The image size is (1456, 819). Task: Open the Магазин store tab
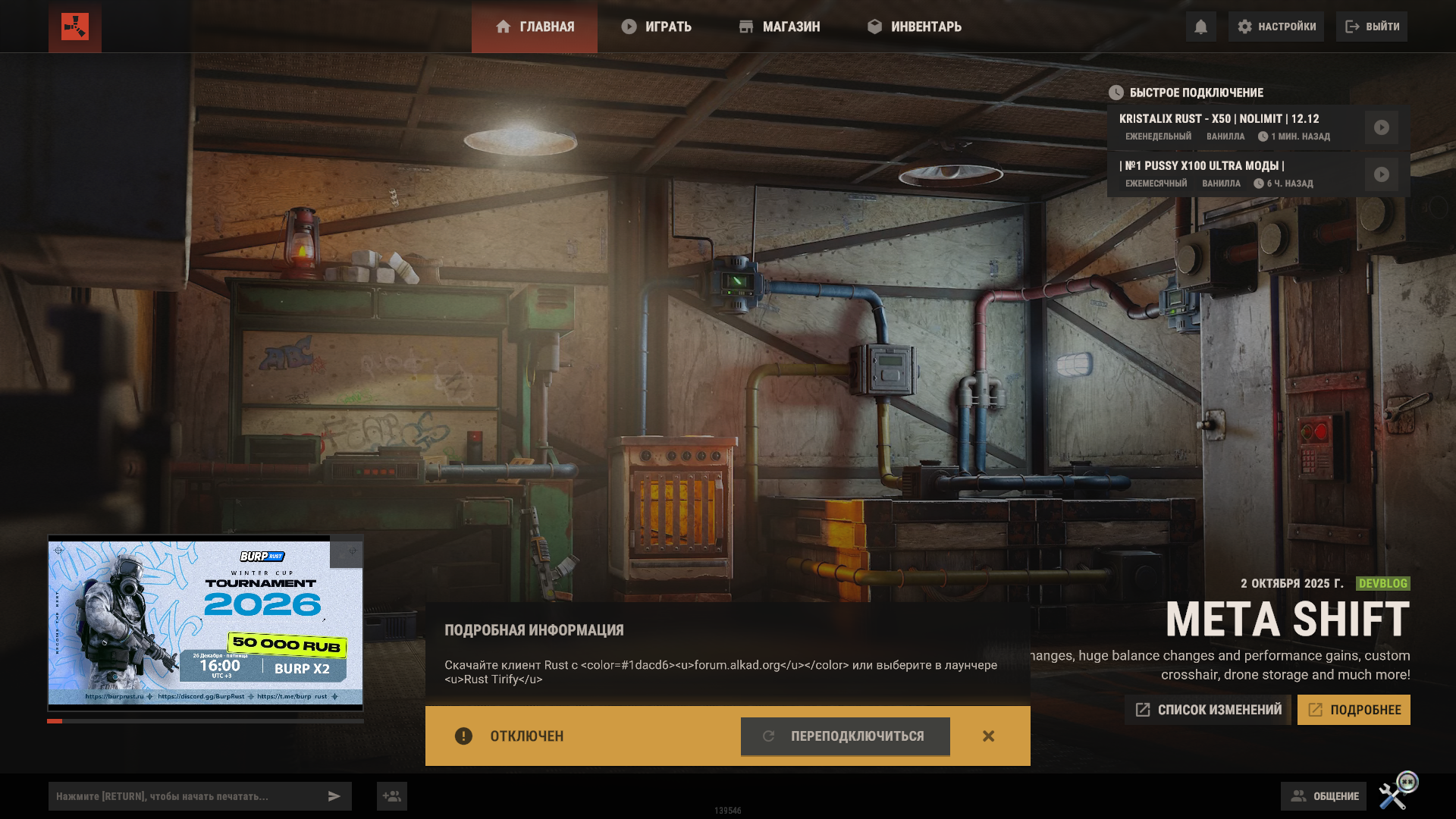click(x=780, y=27)
